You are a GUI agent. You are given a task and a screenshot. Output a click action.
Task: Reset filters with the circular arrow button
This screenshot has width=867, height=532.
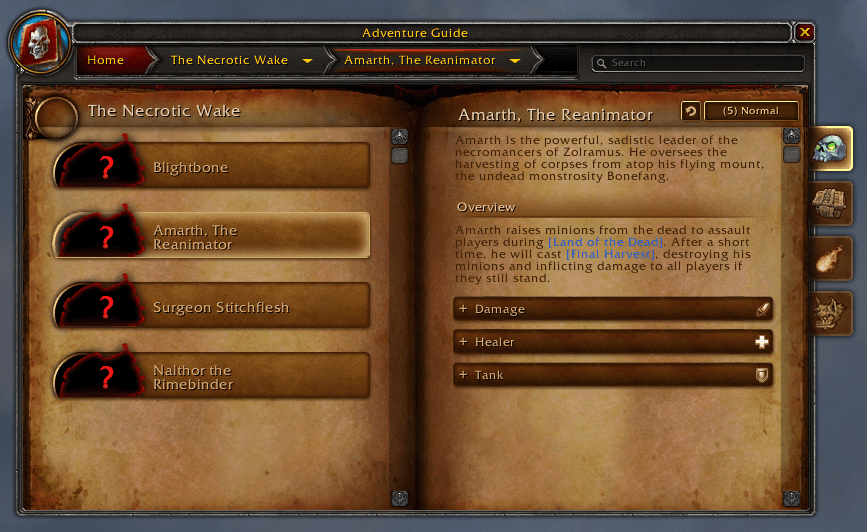(690, 111)
